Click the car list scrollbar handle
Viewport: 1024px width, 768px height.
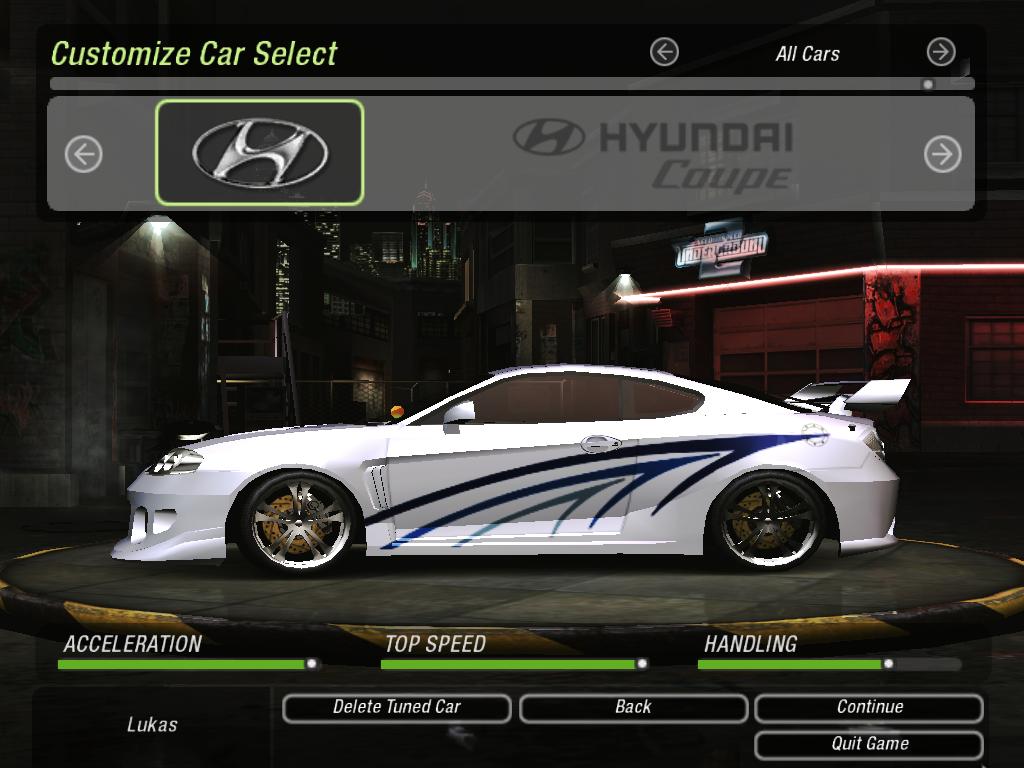(928, 85)
